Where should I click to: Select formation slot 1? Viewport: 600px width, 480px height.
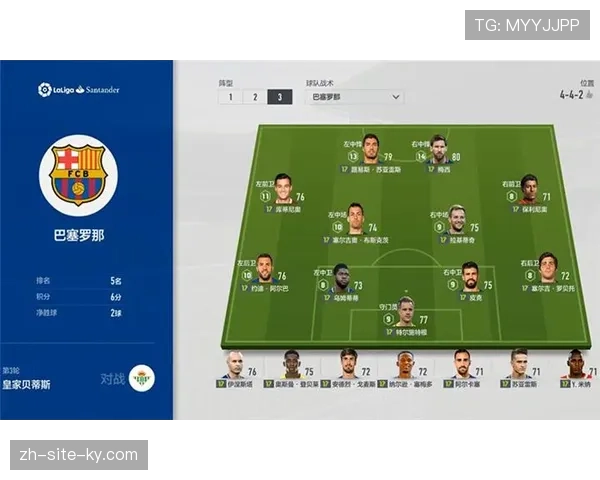[230, 97]
